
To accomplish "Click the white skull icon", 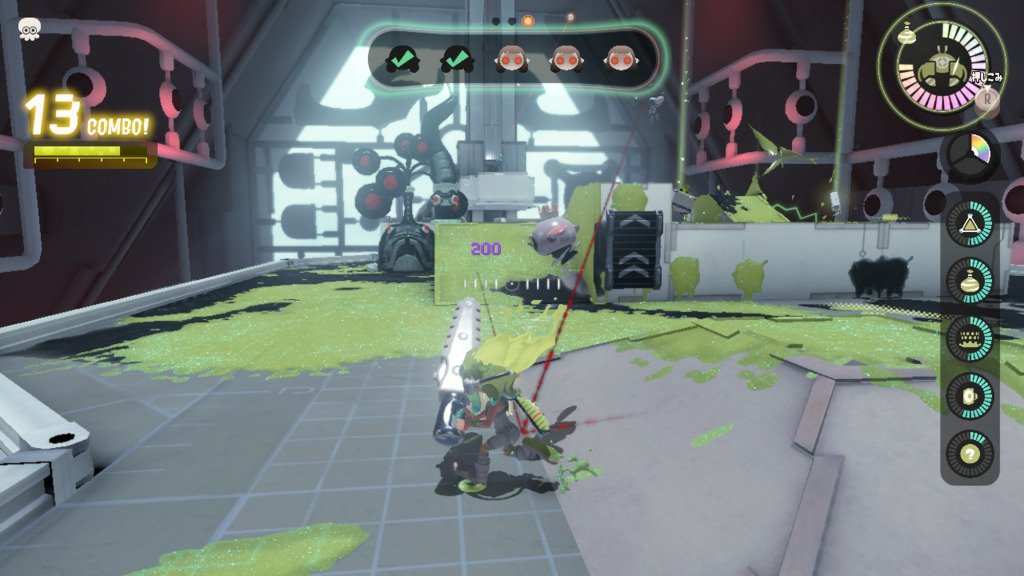I will click(x=29, y=30).
